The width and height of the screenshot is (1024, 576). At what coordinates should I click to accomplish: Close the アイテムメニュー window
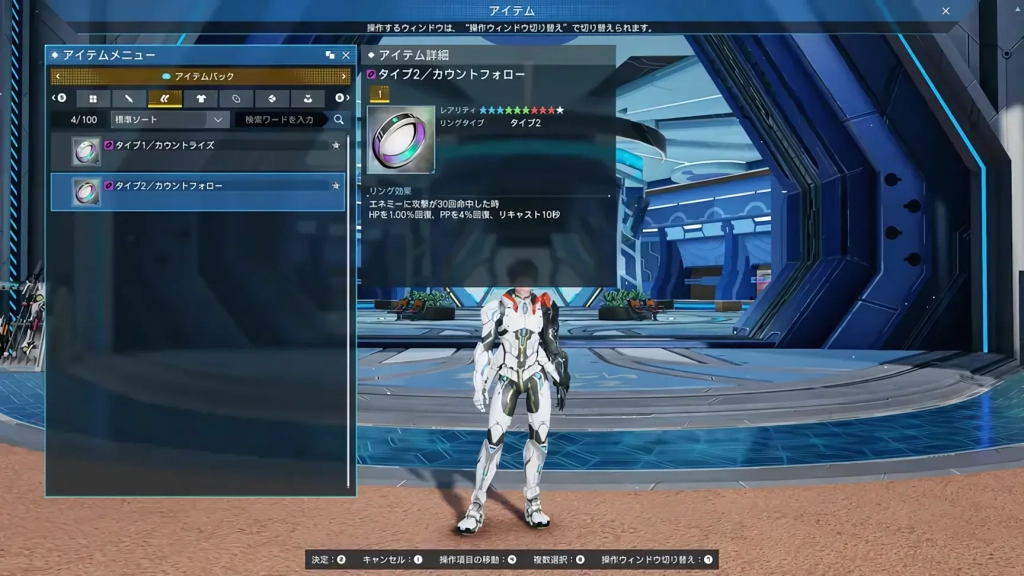[346, 55]
